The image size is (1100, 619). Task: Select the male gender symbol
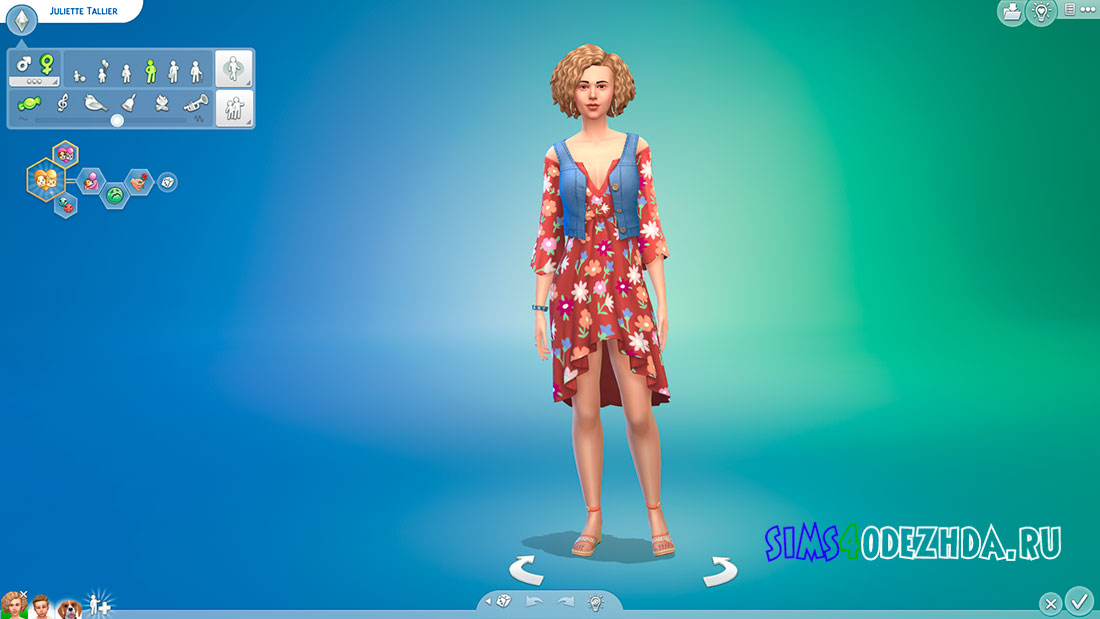24,64
